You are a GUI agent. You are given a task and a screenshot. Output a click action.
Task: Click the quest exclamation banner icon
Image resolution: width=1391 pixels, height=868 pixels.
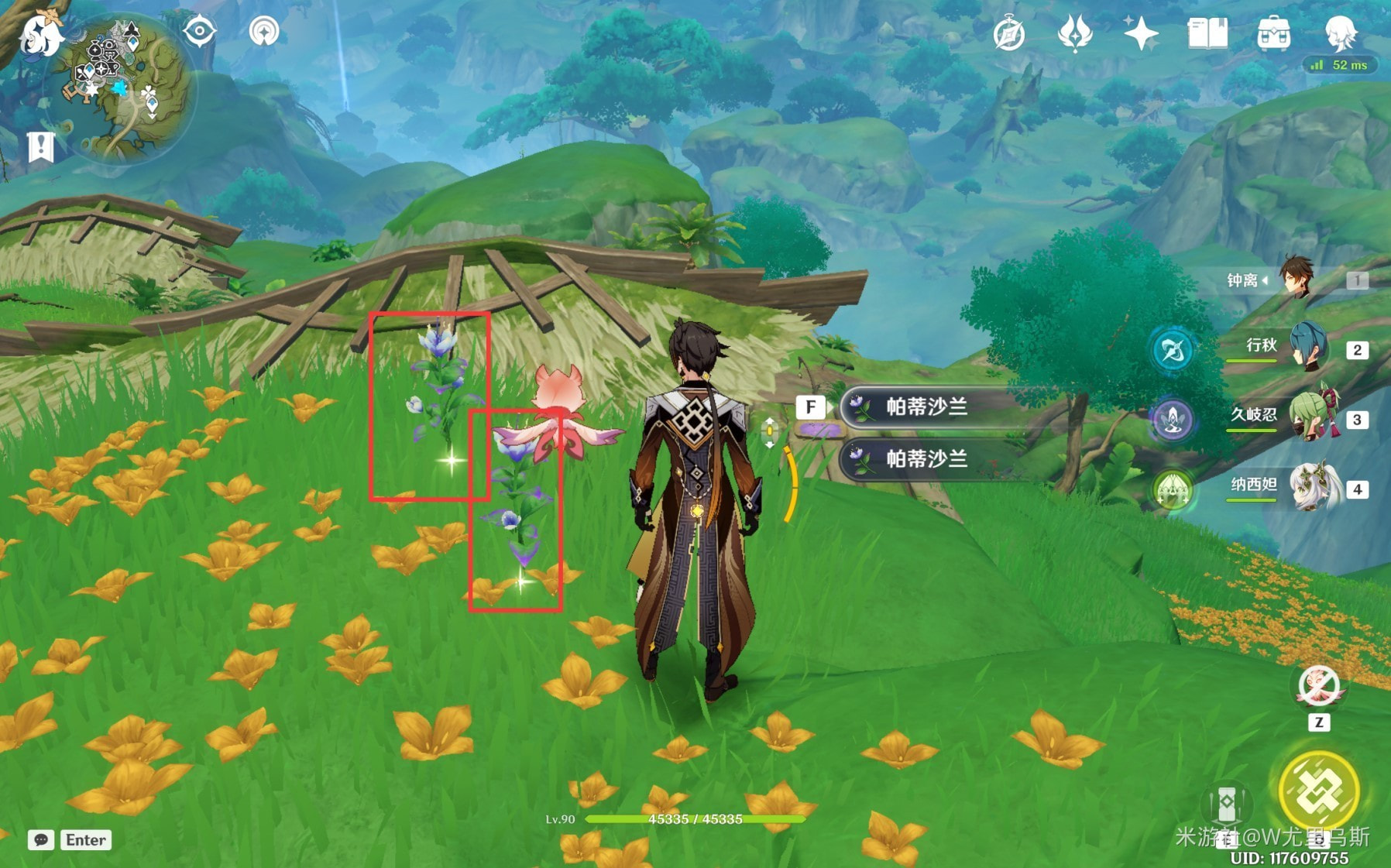pos(40,146)
